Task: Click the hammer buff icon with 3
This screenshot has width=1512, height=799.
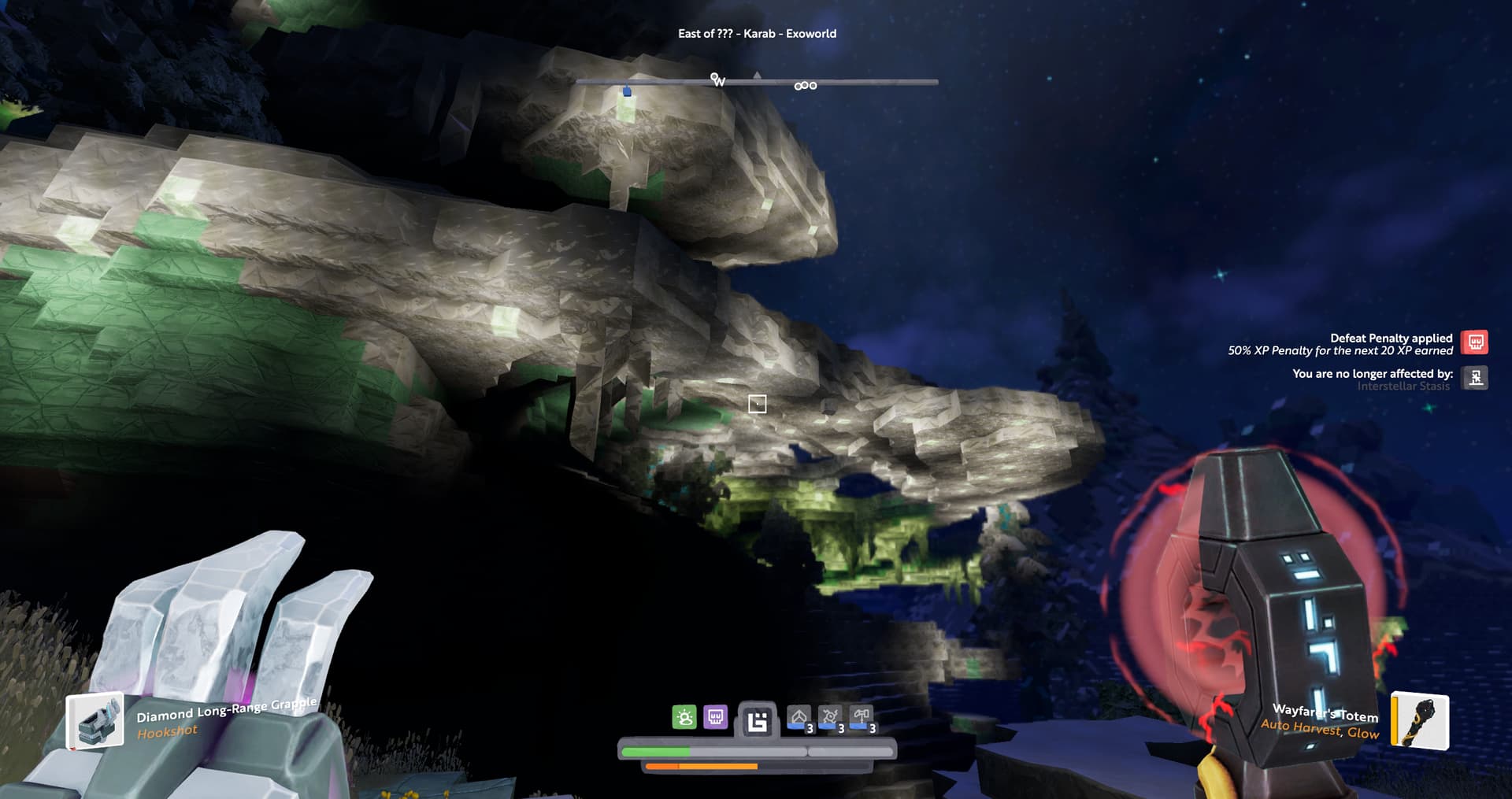Action: pyautogui.click(x=862, y=718)
